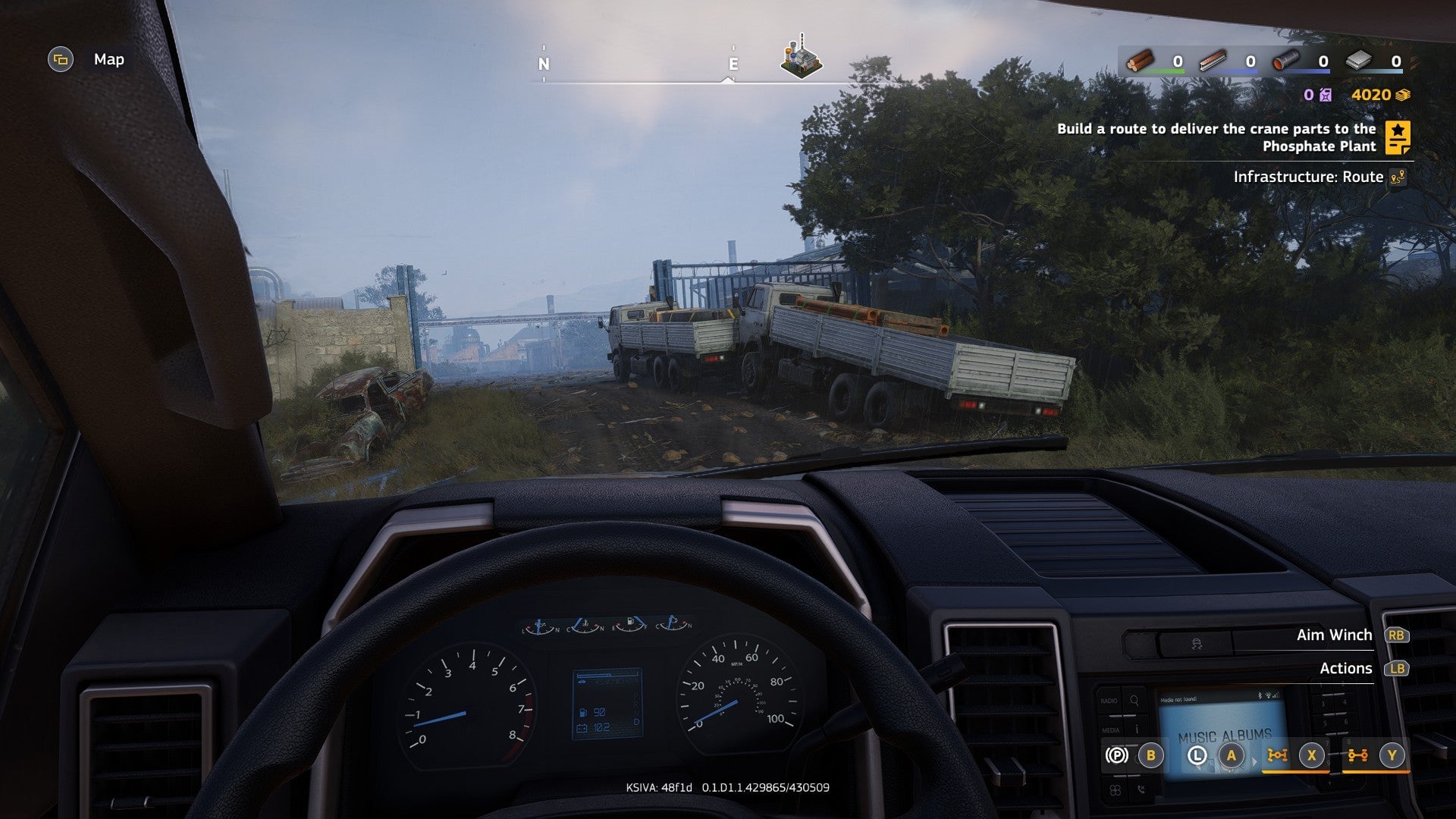Click the Infrastructure: Route map-pin icon
The height and width of the screenshot is (819, 1456).
click(1399, 177)
